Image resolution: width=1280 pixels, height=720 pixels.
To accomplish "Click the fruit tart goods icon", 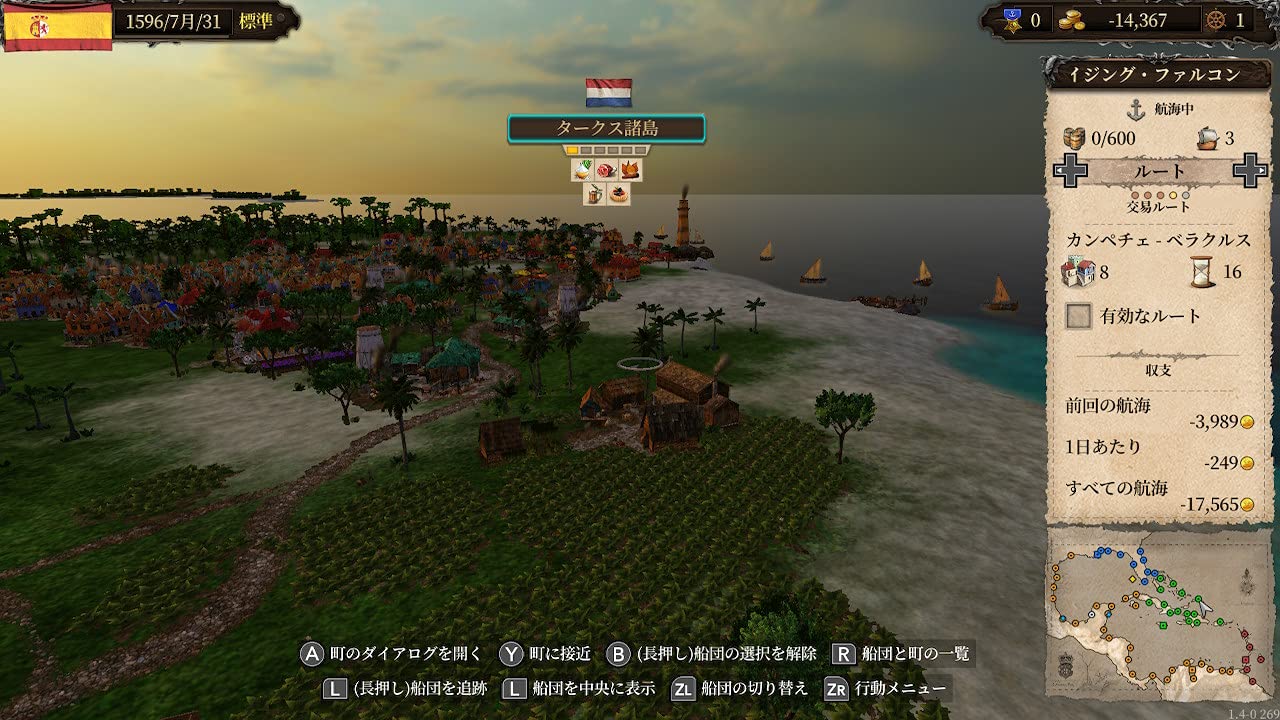I will click(619, 194).
